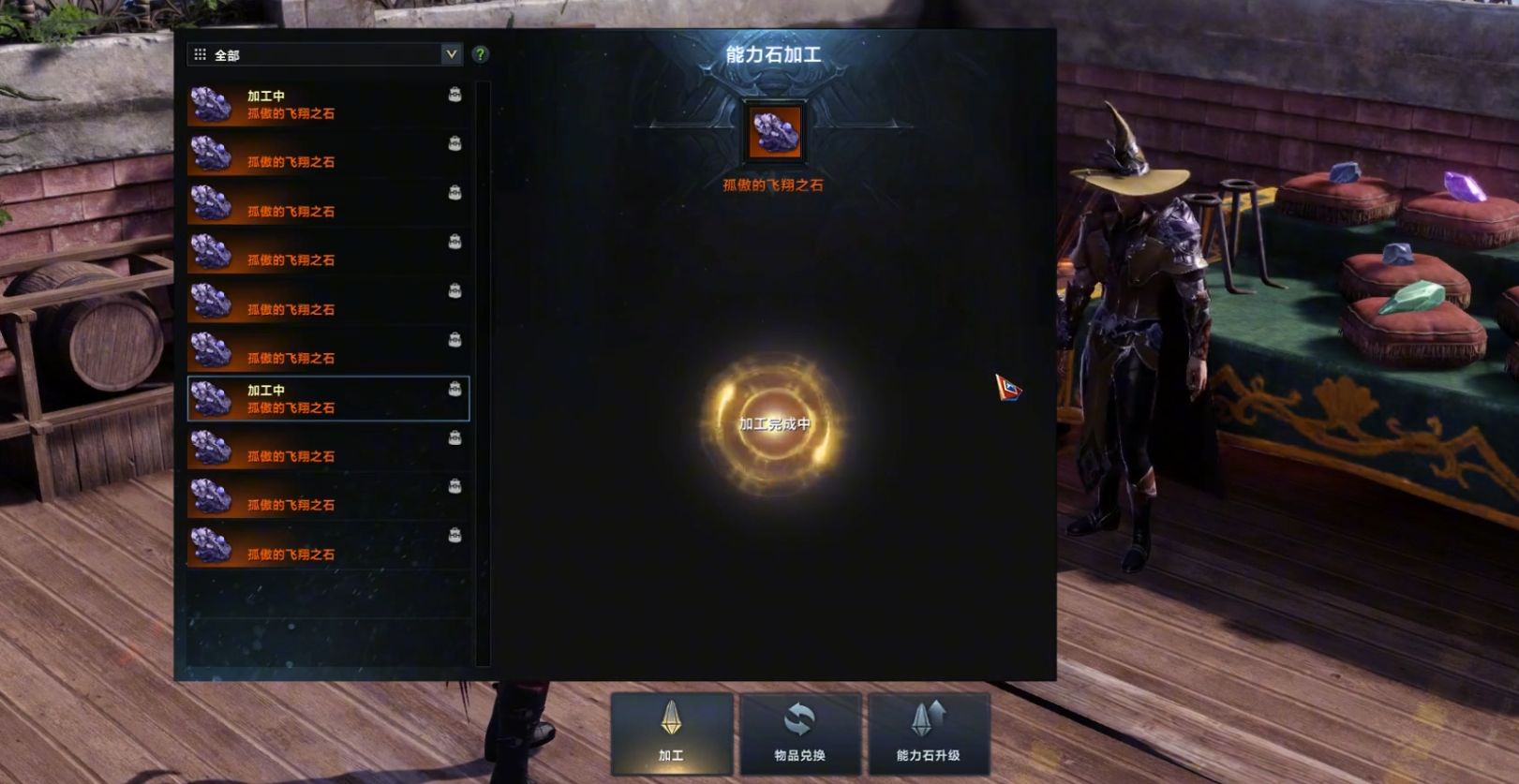Switch to the 物品兑换 tab
This screenshot has height=784, width=1519.
(x=799, y=733)
